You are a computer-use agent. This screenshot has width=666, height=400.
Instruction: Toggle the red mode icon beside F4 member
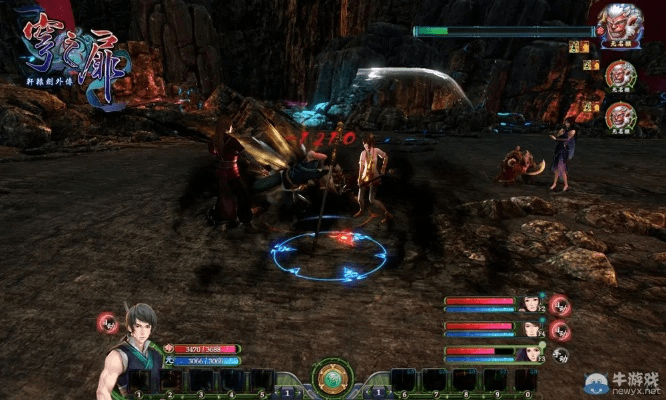coord(560,329)
